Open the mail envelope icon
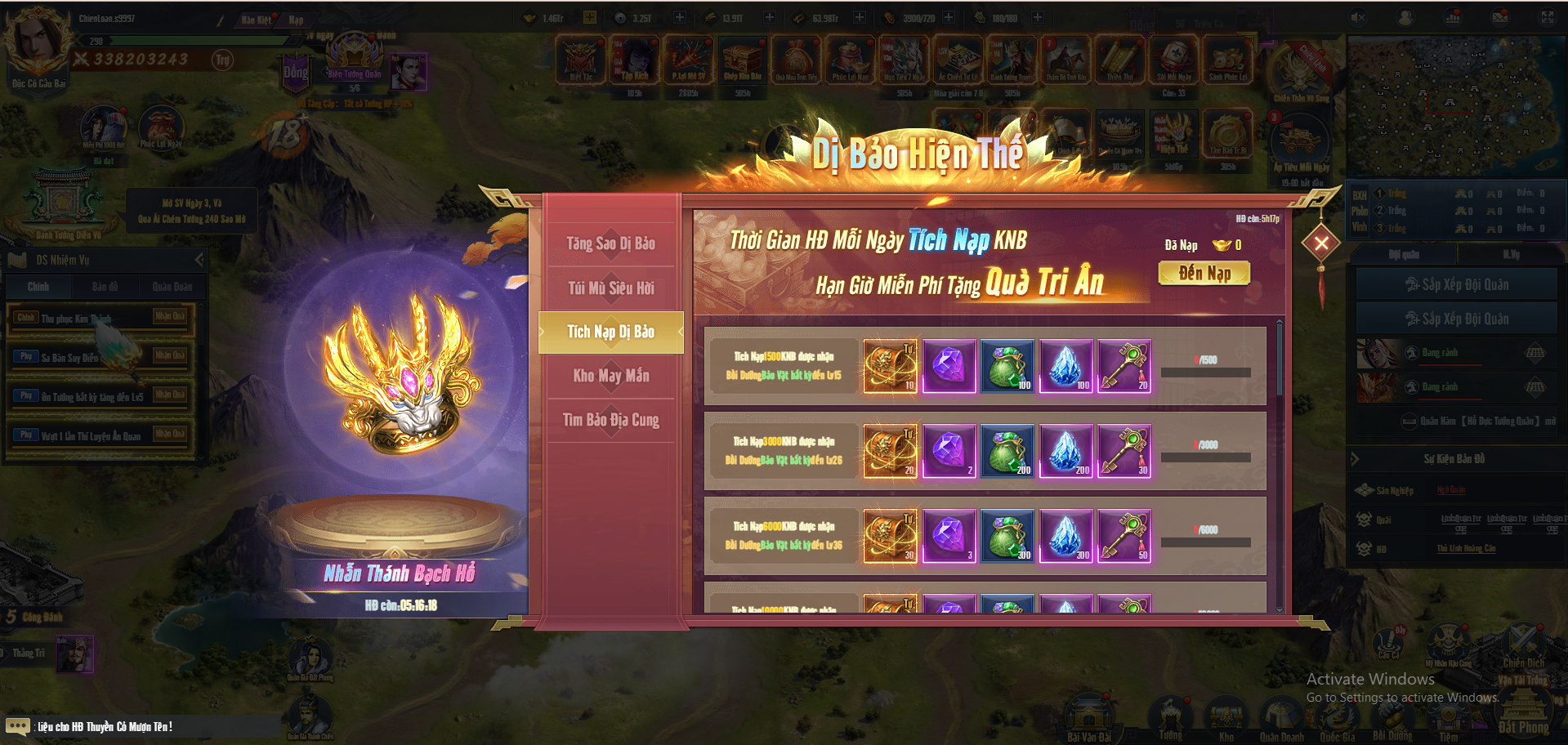The width and height of the screenshot is (1568, 745). pos(1500,17)
